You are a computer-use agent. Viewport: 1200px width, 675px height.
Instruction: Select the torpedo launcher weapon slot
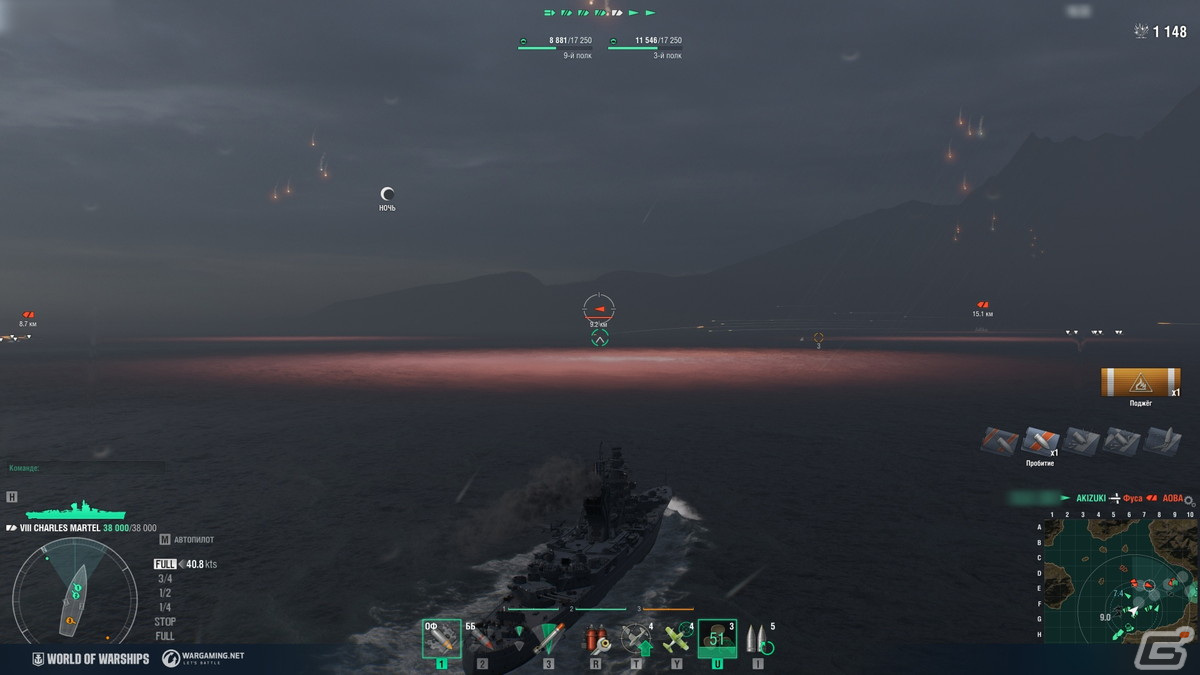tap(548, 639)
